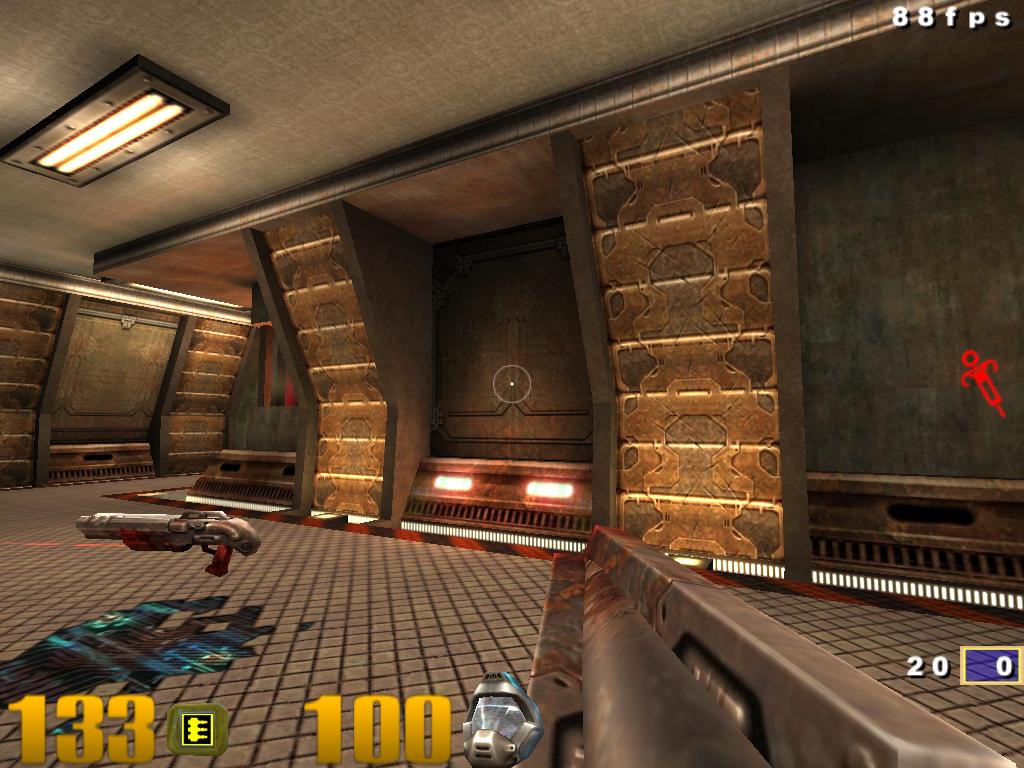
Task: Click the yellow ammo type icon
Action: click(196, 728)
